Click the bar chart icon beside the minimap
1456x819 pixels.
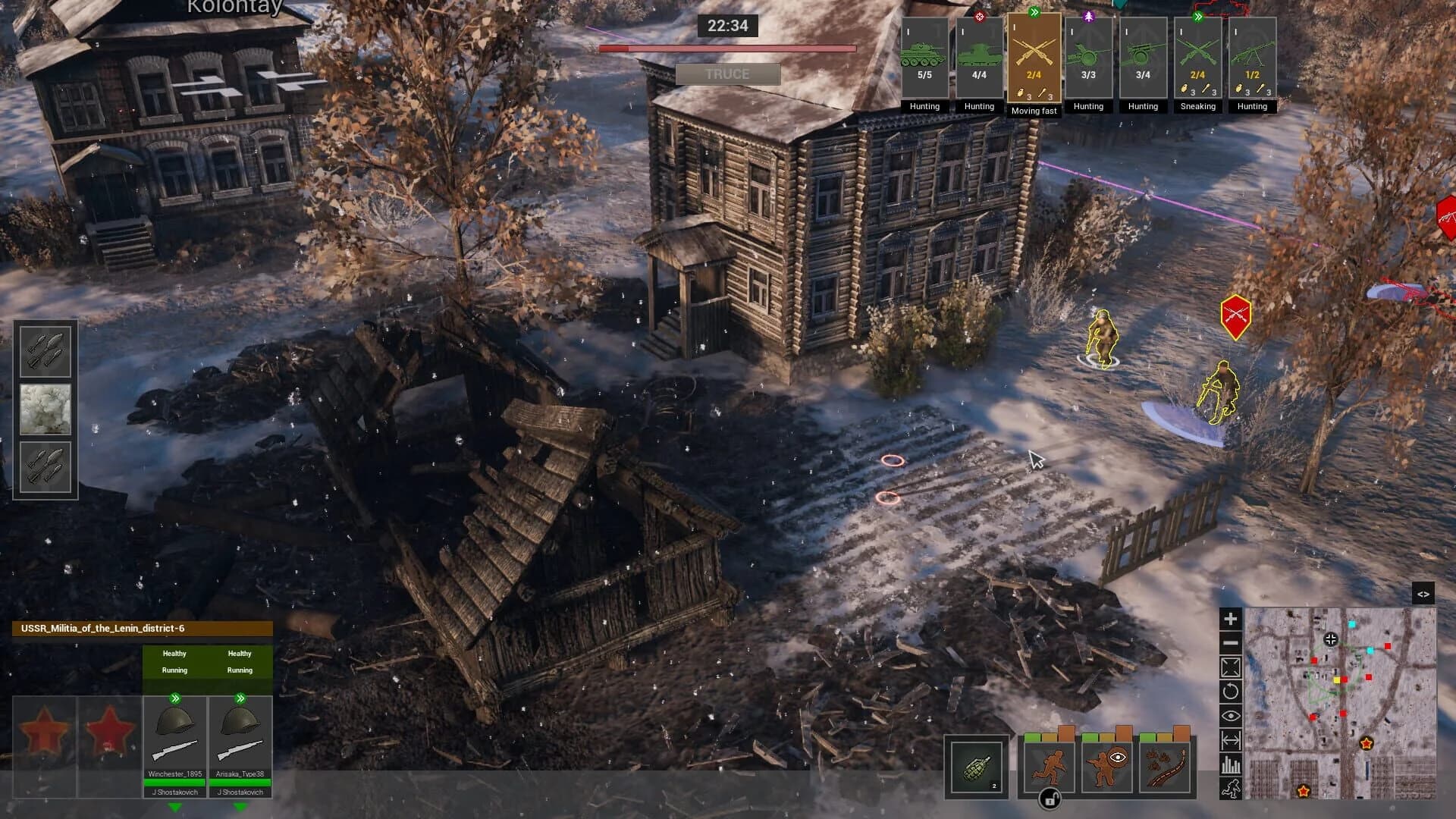[1230, 764]
